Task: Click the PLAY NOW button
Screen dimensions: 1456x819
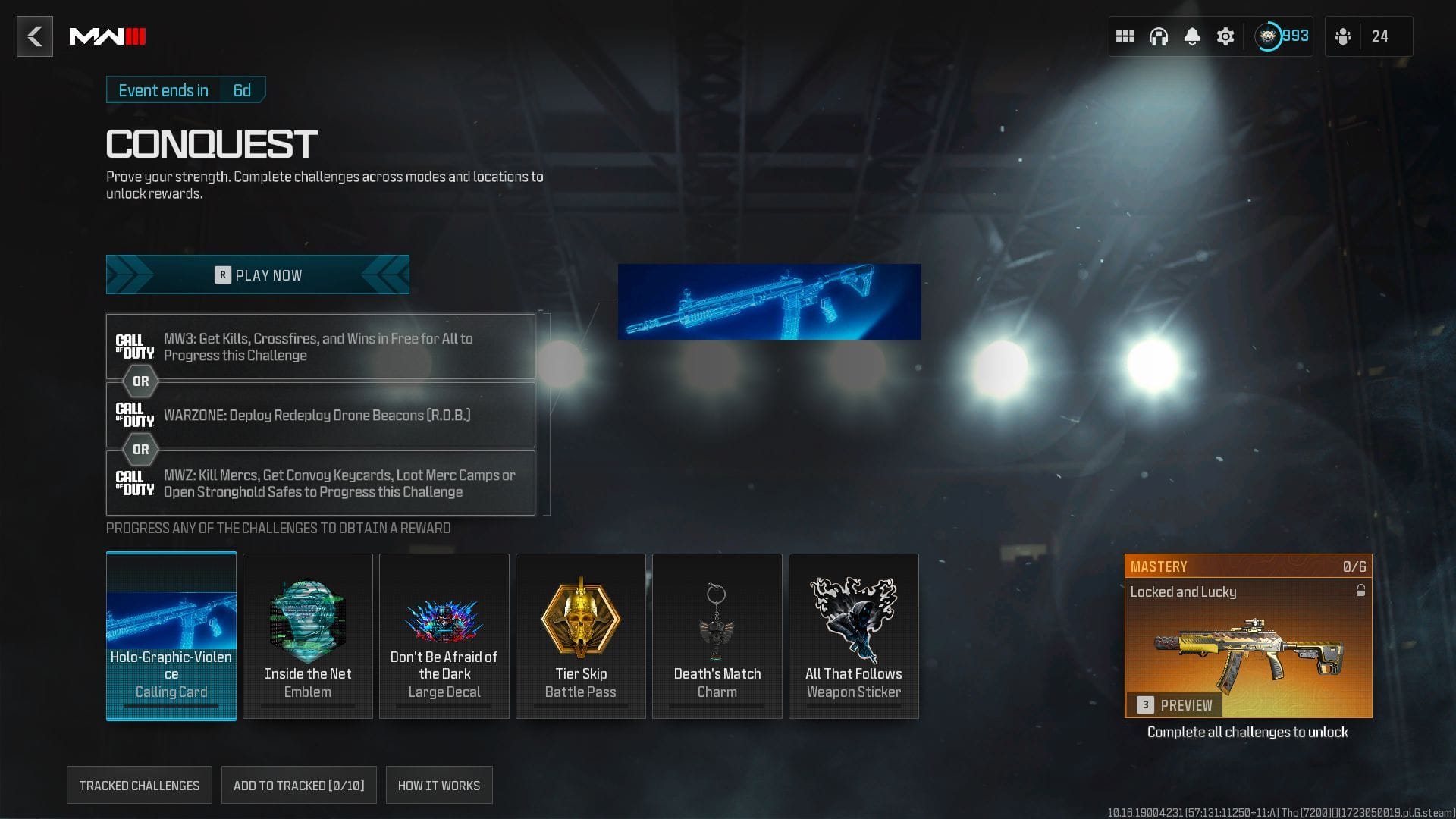Action: click(x=258, y=275)
